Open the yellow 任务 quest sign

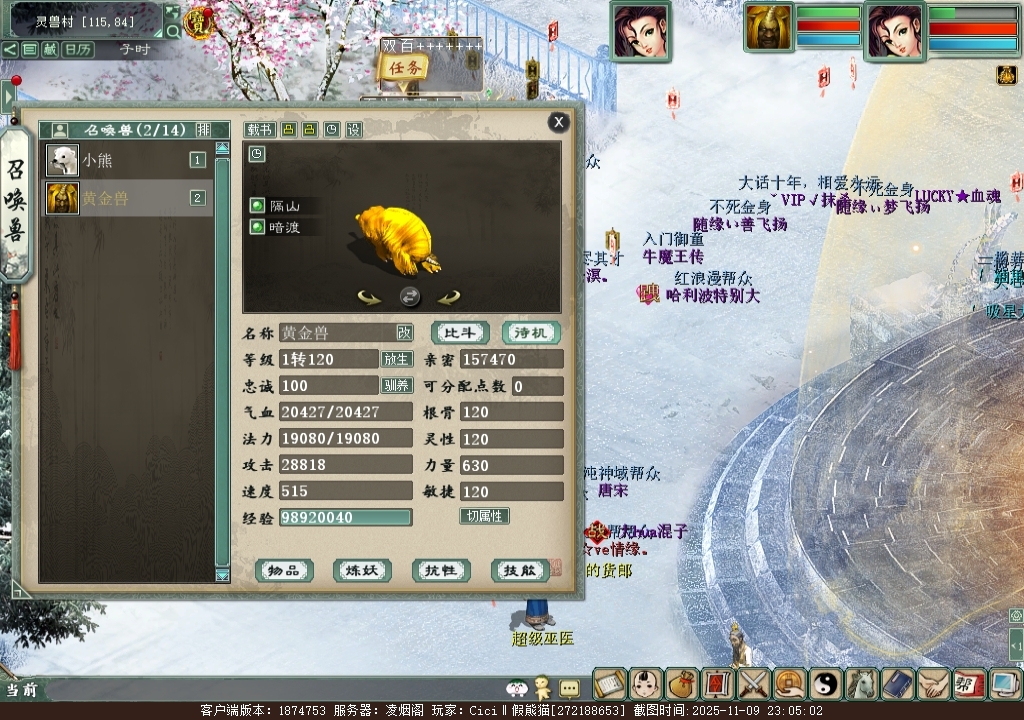pyautogui.click(x=404, y=67)
